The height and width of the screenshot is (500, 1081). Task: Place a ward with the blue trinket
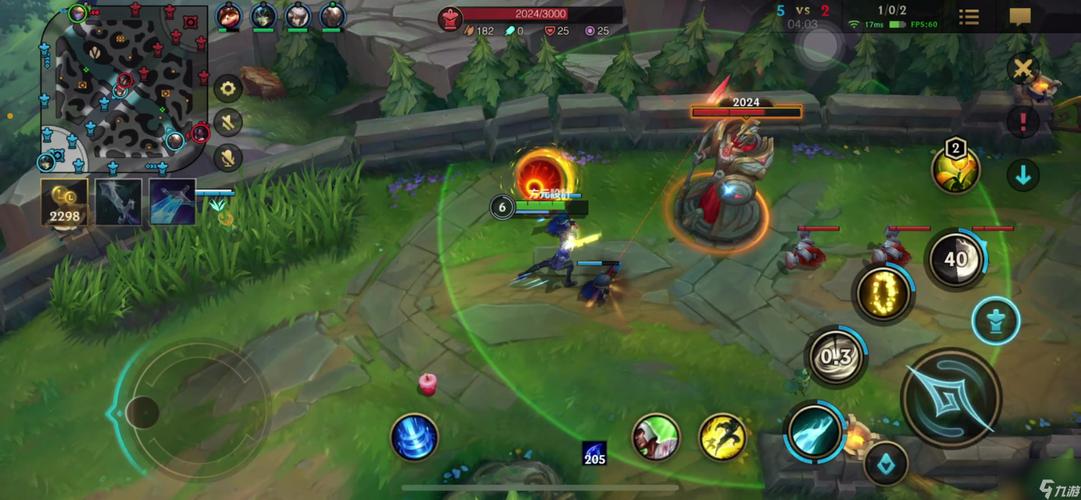tap(885, 463)
